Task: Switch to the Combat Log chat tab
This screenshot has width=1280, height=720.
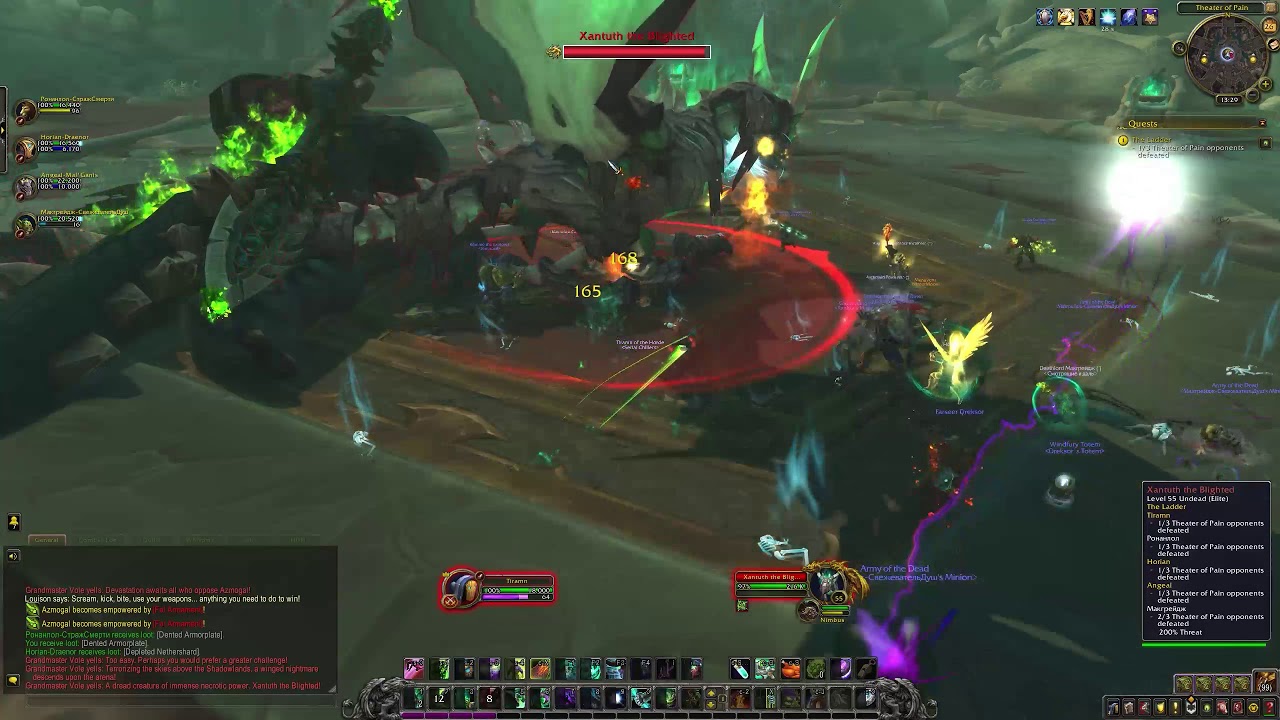Action: click(98, 540)
